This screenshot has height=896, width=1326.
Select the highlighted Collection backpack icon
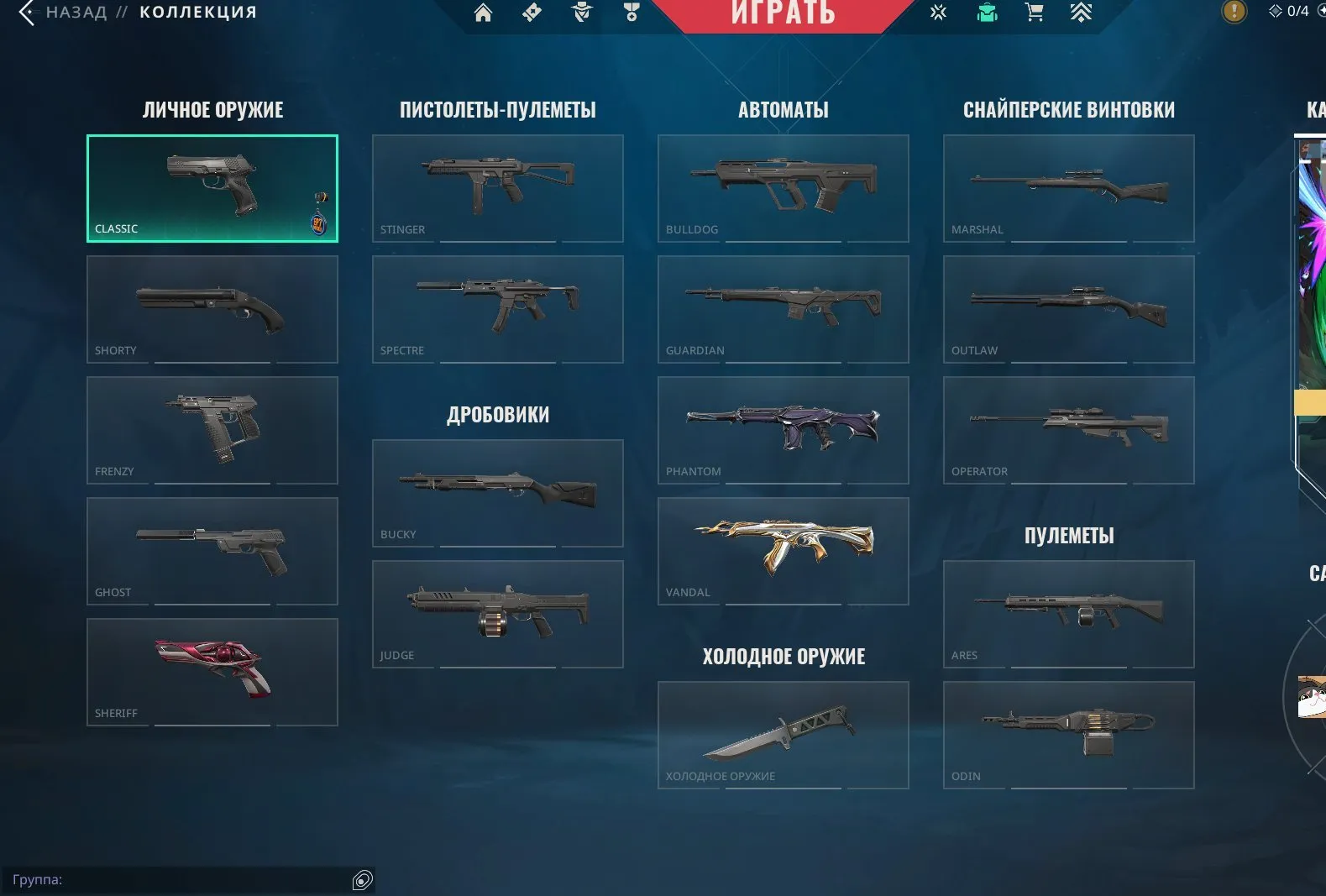click(987, 13)
